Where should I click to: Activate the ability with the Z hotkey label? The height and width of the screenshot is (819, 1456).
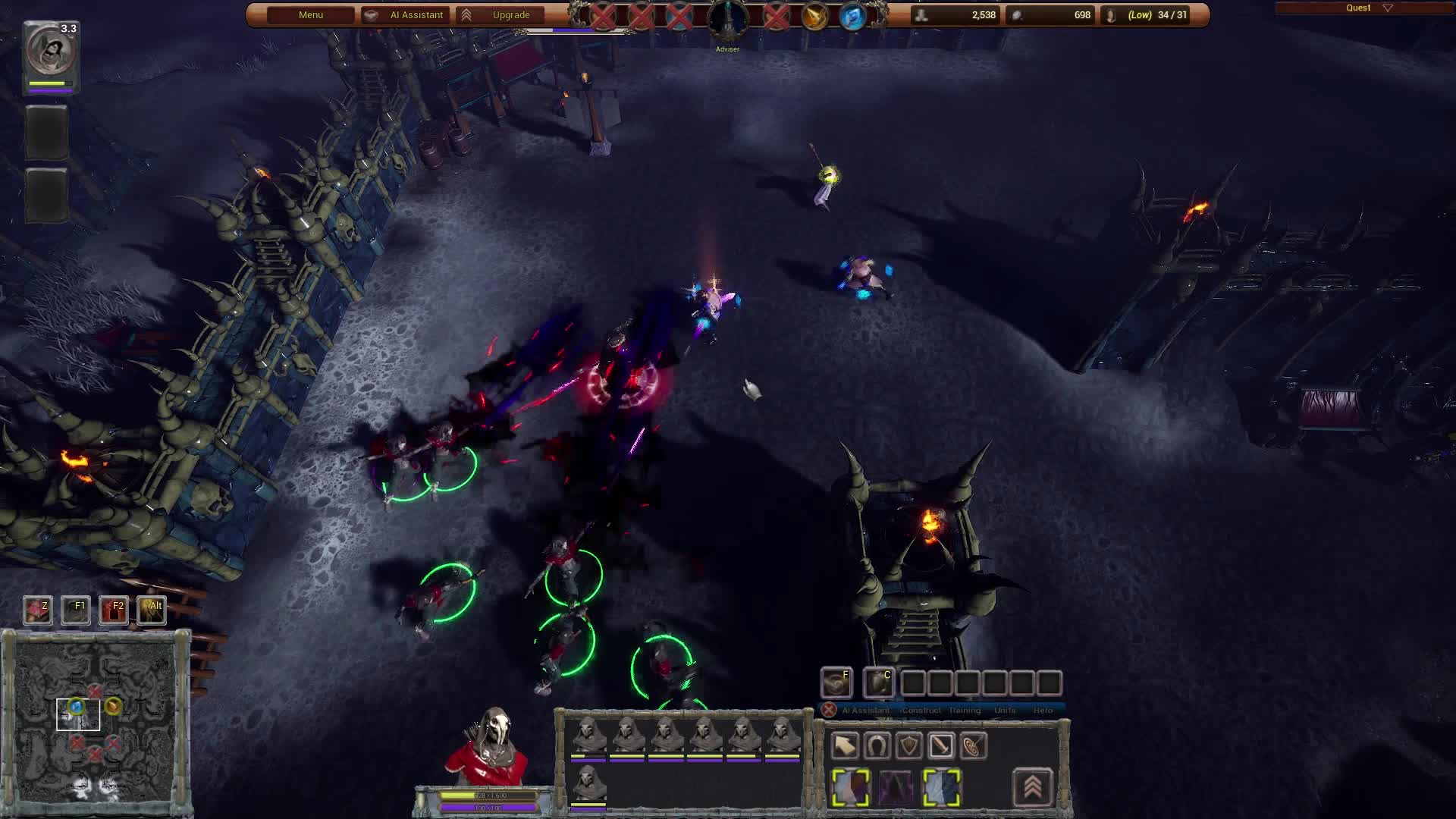37,610
